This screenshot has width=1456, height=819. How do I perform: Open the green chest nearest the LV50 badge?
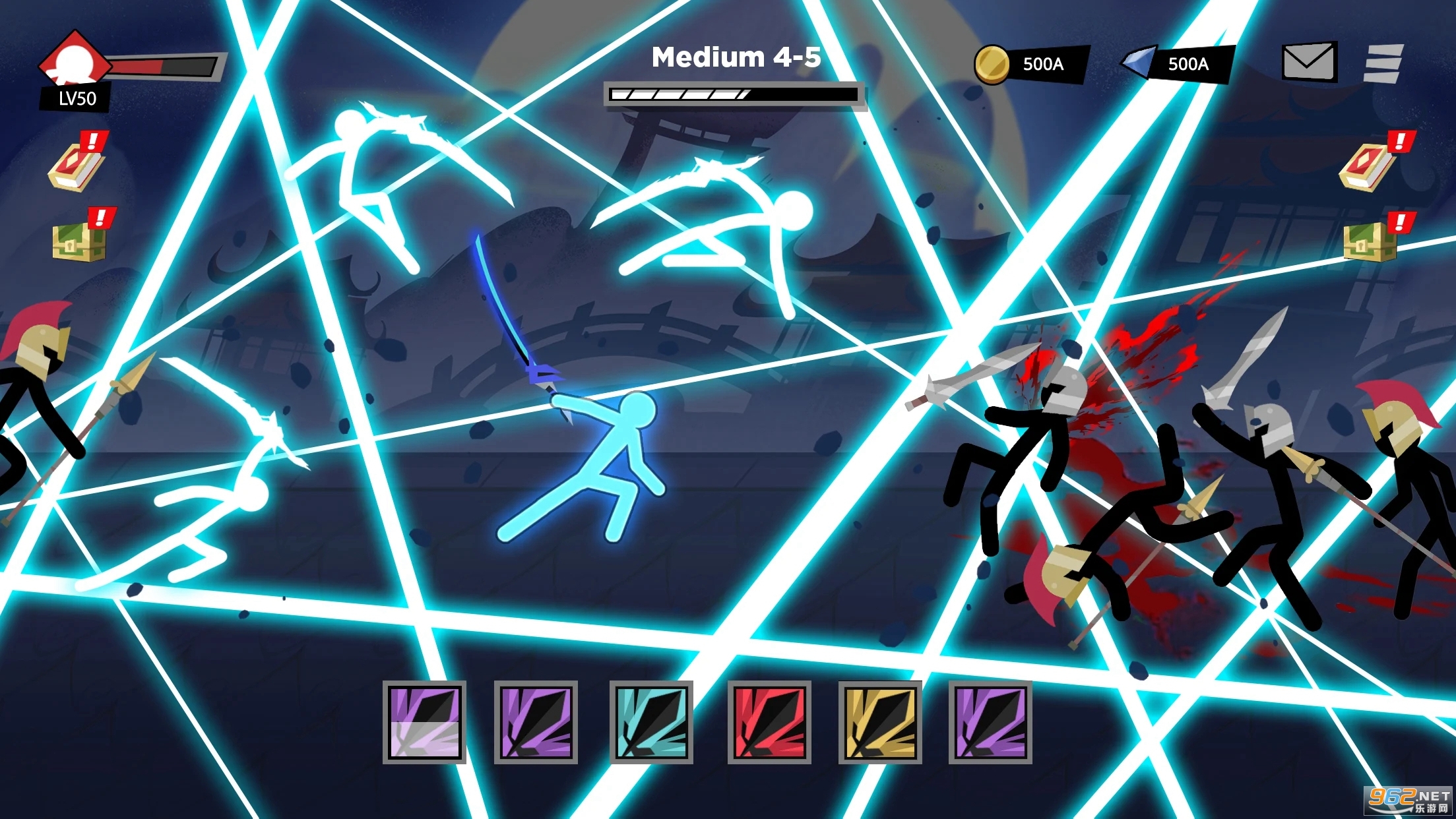click(80, 239)
